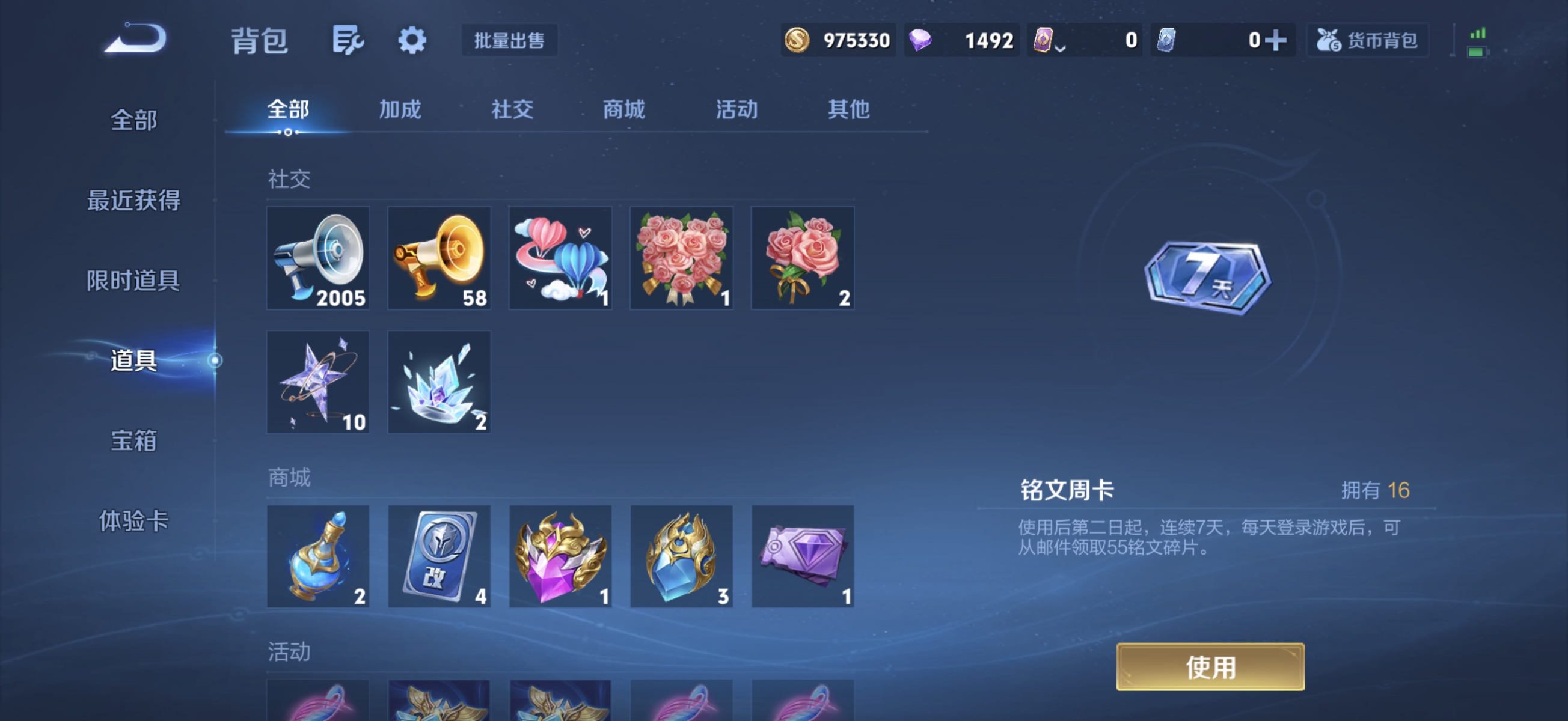Switch to the 其他 tab
This screenshot has width=1568, height=721.
click(x=848, y=110)
